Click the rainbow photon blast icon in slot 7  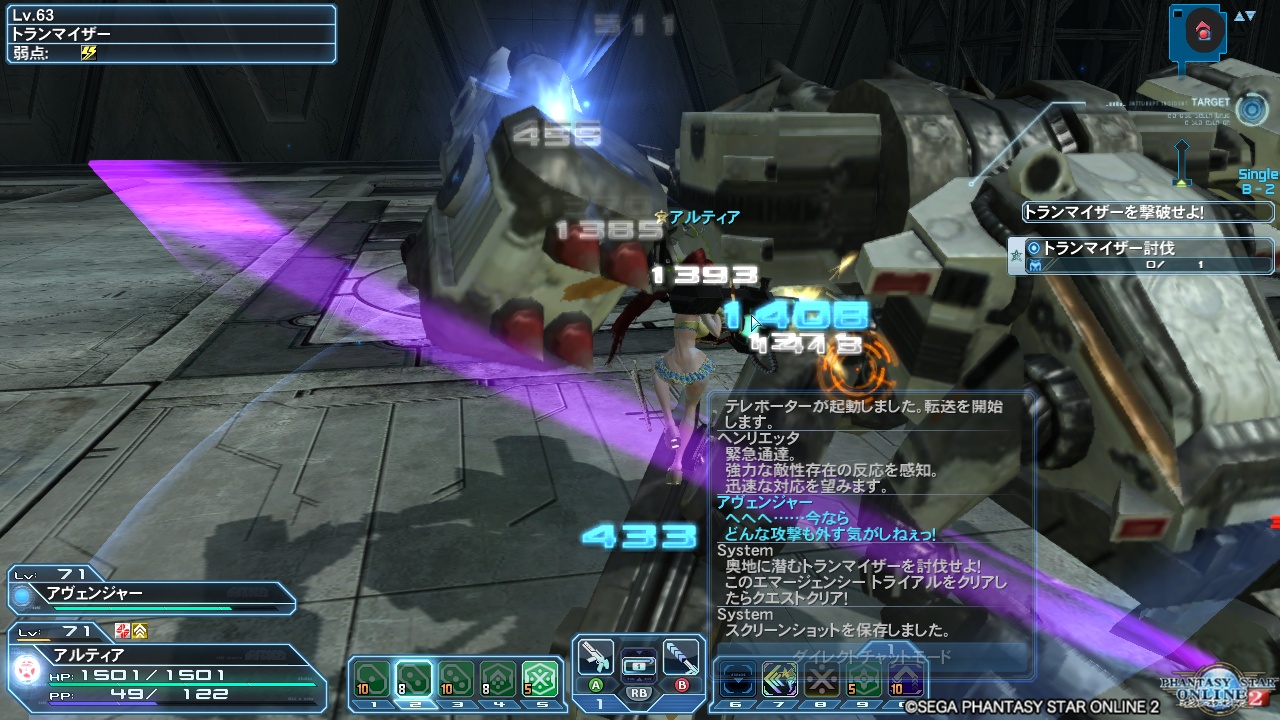pos(780,677)
